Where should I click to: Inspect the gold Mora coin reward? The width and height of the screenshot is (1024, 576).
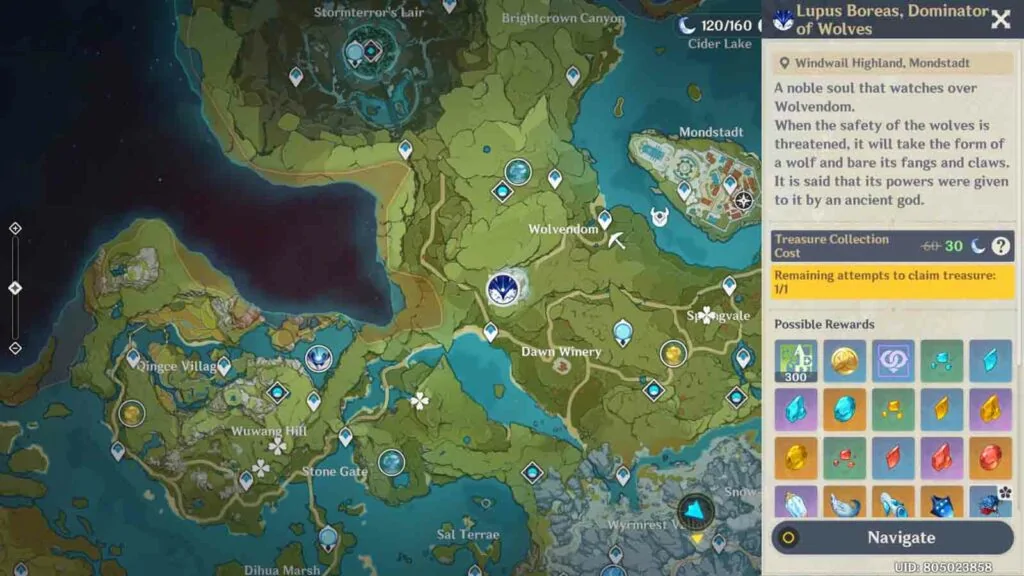[x=844, y=361]
